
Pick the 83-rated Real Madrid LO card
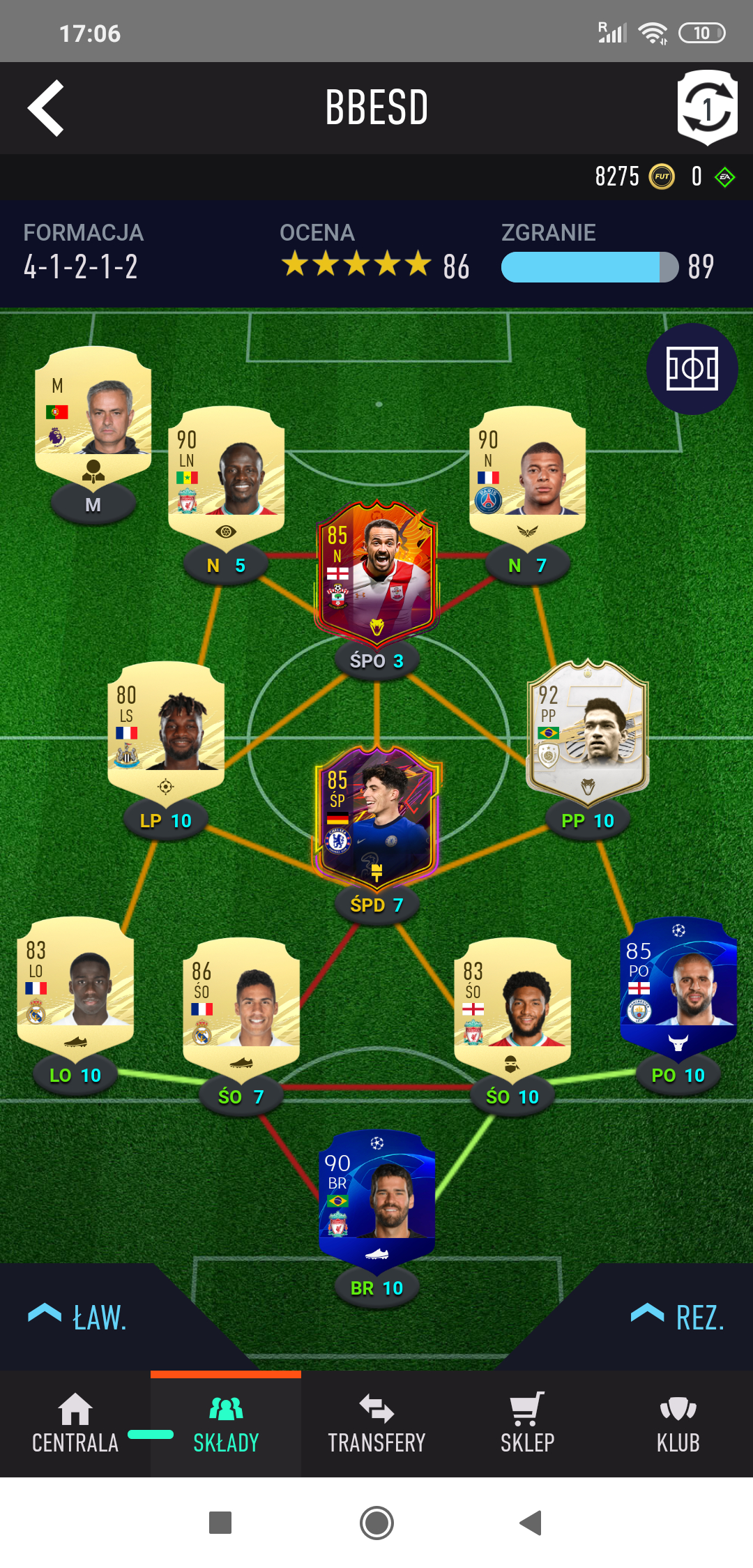75,983
